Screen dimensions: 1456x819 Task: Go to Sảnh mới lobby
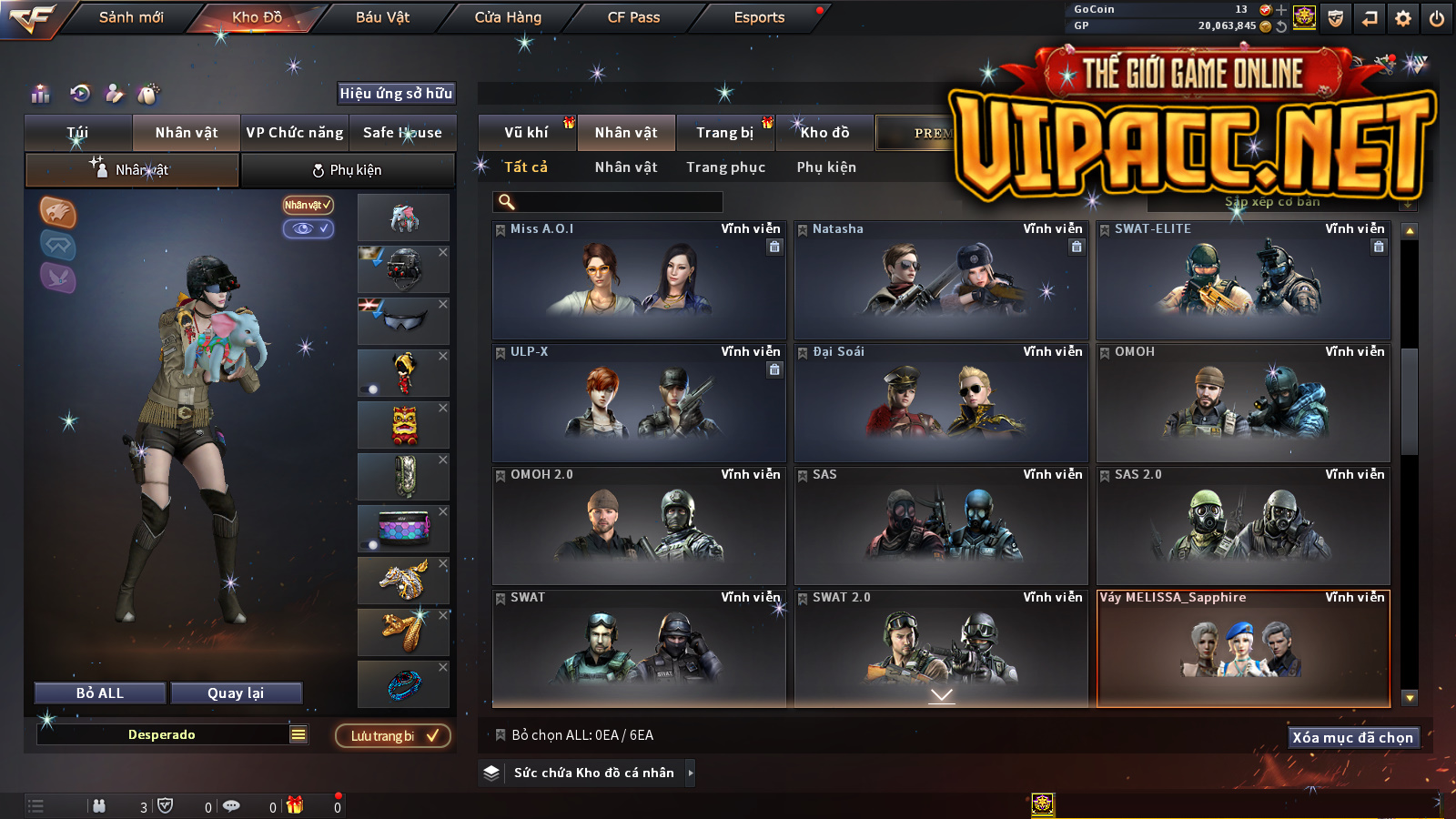point(131,17)
